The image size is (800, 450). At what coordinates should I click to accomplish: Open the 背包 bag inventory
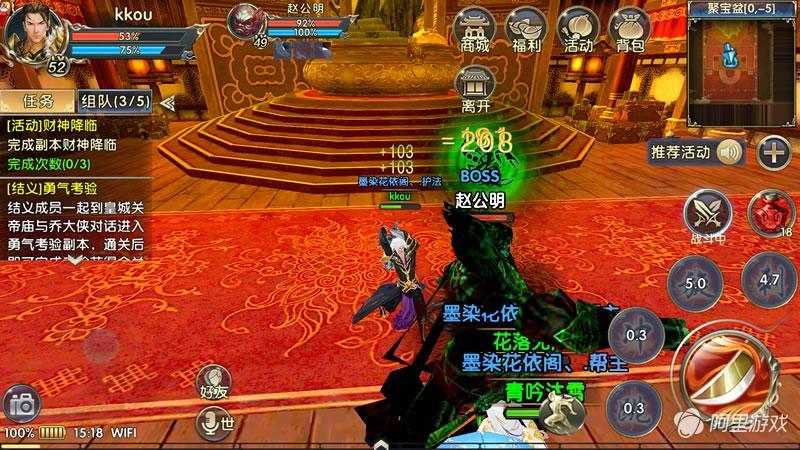click(x=630, y=30)
